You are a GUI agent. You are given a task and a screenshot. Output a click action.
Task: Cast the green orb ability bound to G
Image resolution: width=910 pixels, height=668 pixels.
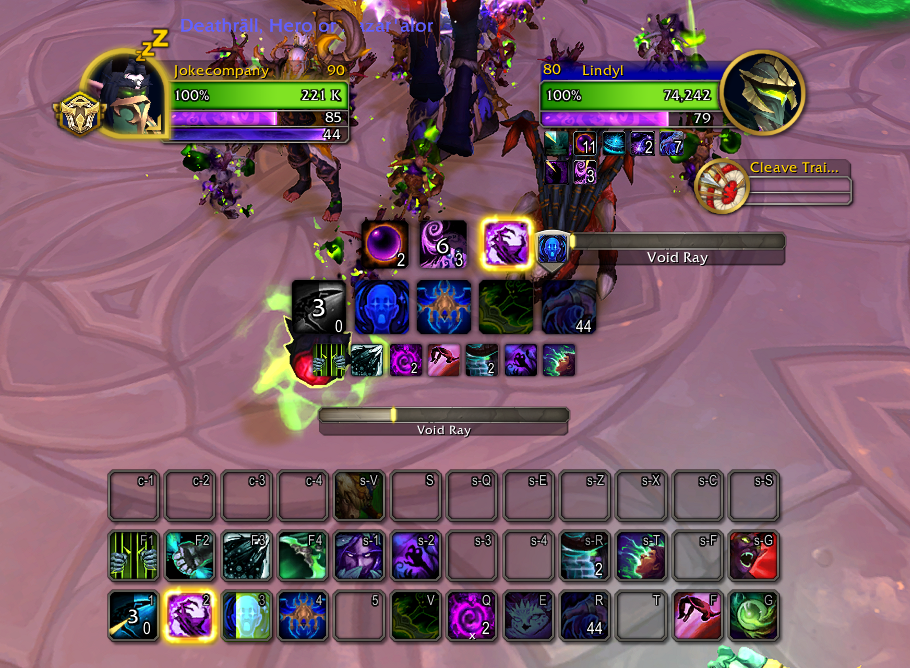tap(754, 614)
